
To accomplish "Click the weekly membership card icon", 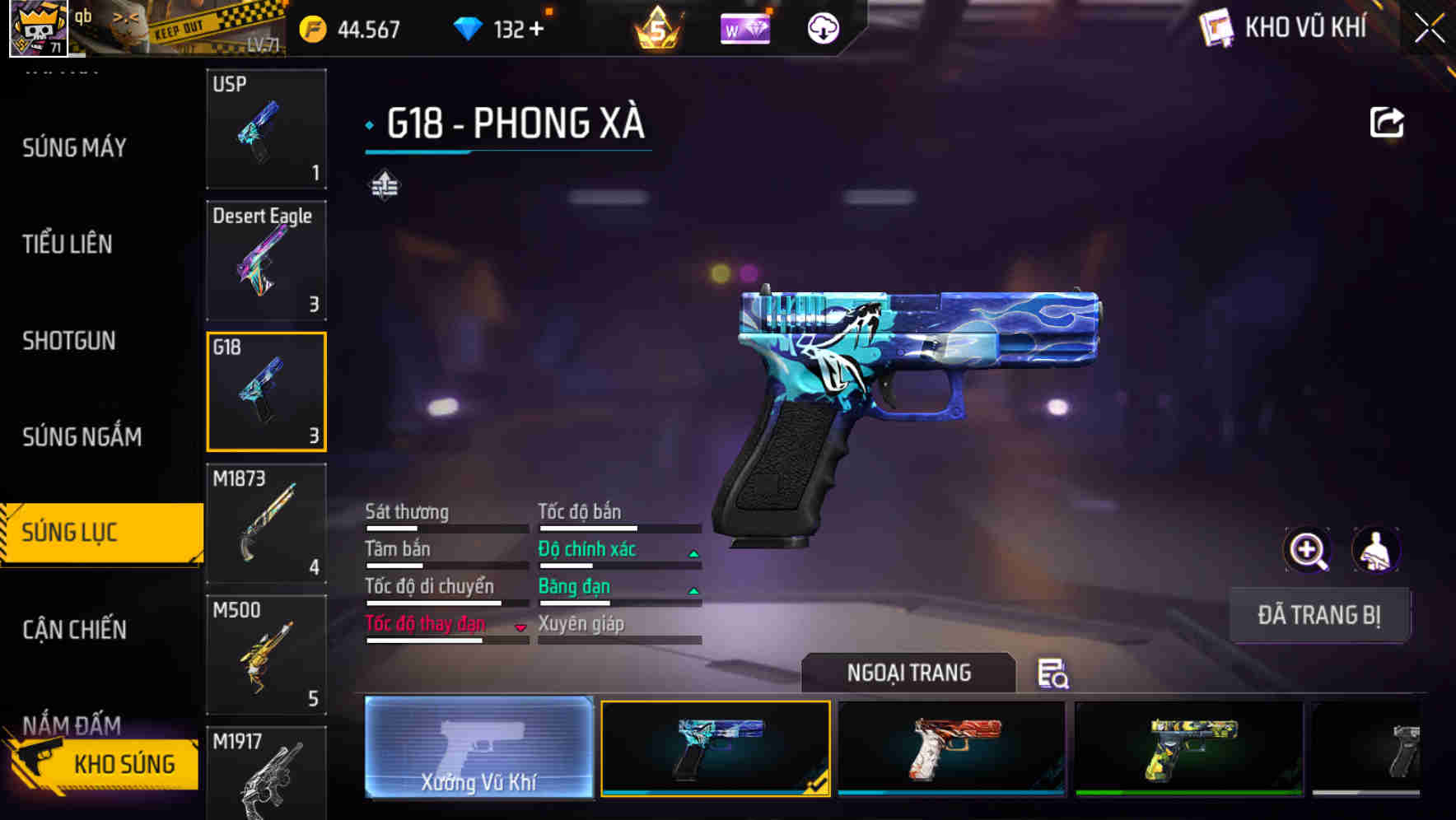I will pyautogui.click(x=744, y=29).
